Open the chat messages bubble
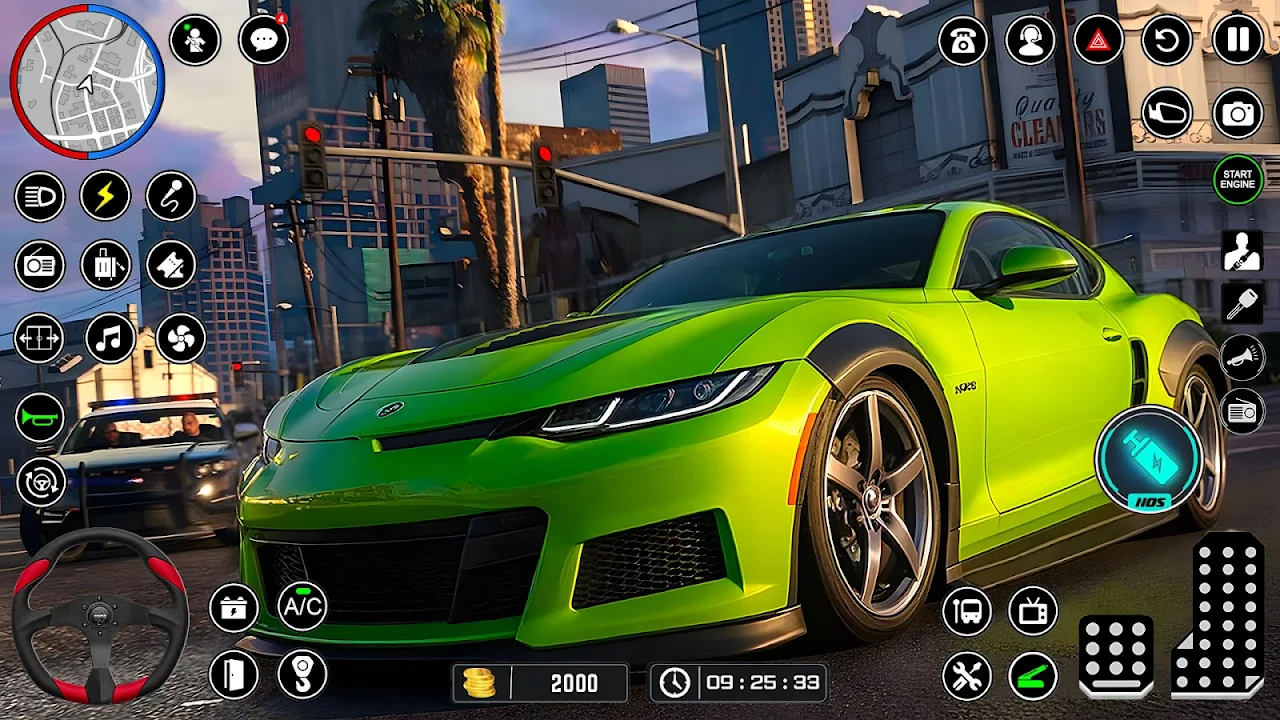Image resolution: width=1280 pixels, height=720 pixels. click(x=264, y=40)
